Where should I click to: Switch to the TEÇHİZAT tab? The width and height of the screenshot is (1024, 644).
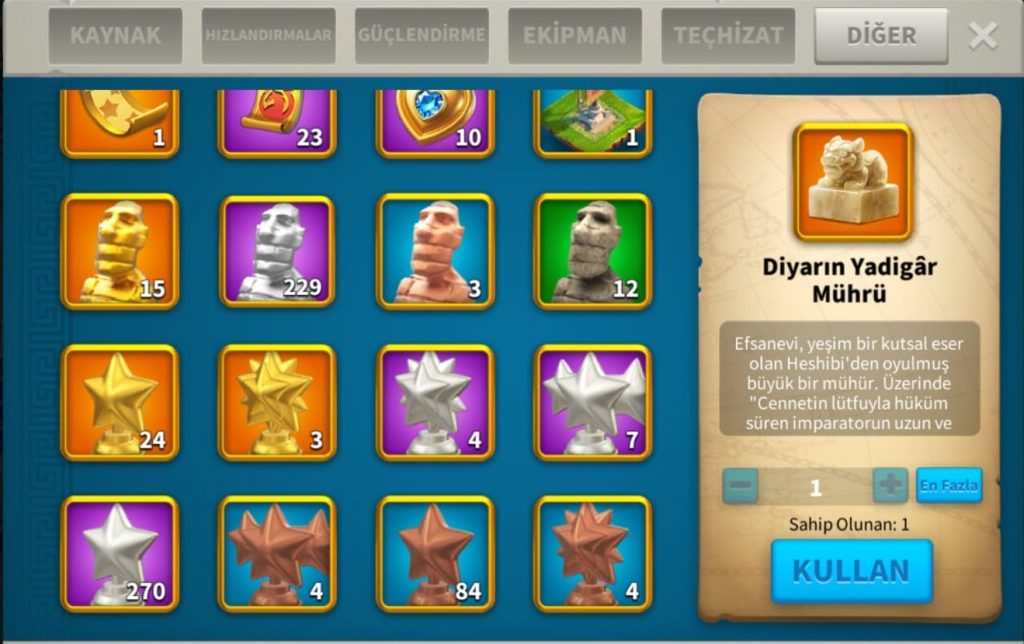(x=728, y=36)
